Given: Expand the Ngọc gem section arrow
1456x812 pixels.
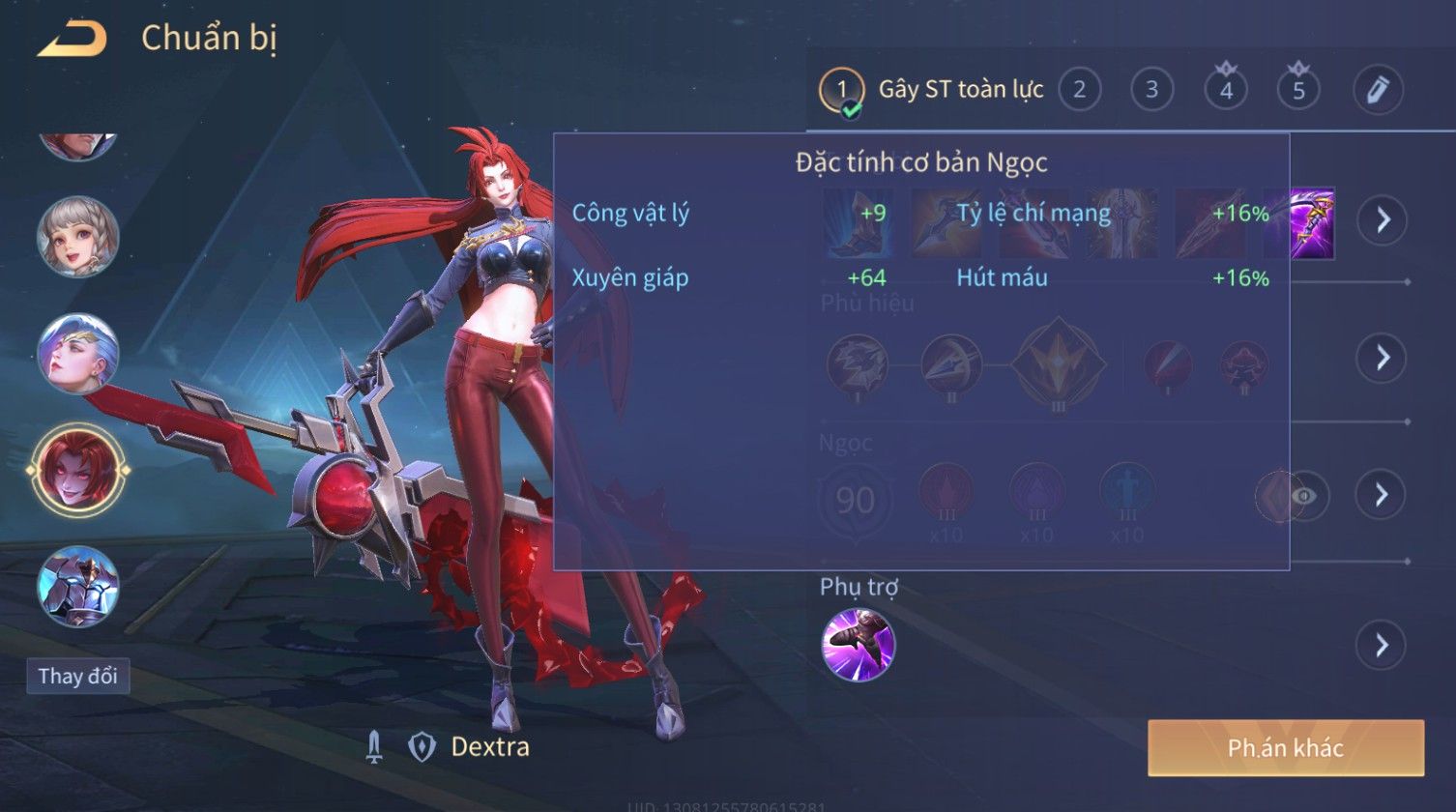Looking at the screenshot, I should [1382, 495].
